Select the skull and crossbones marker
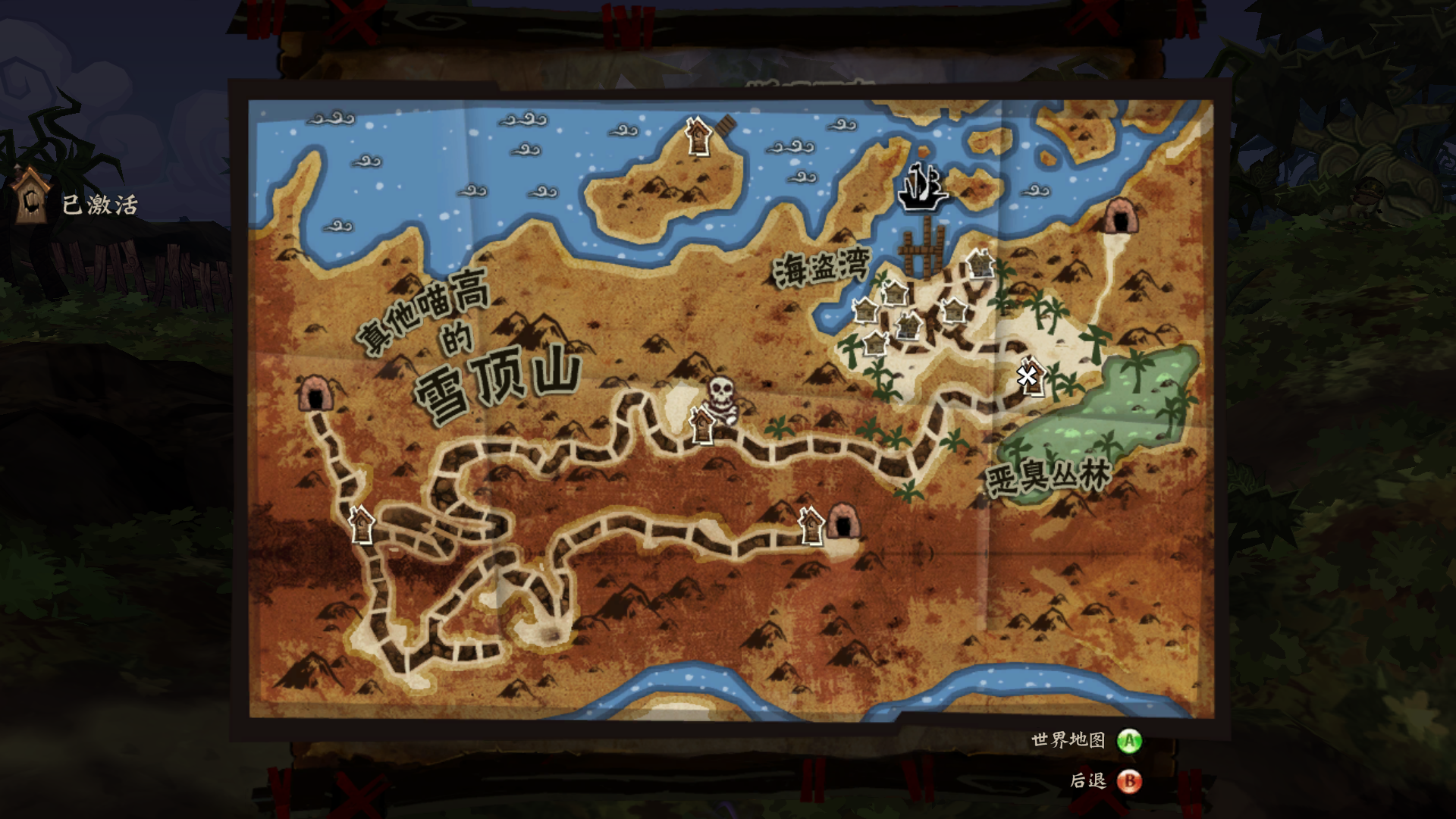Viewport: 1456px width, 819px height. [x=721, y=397]
